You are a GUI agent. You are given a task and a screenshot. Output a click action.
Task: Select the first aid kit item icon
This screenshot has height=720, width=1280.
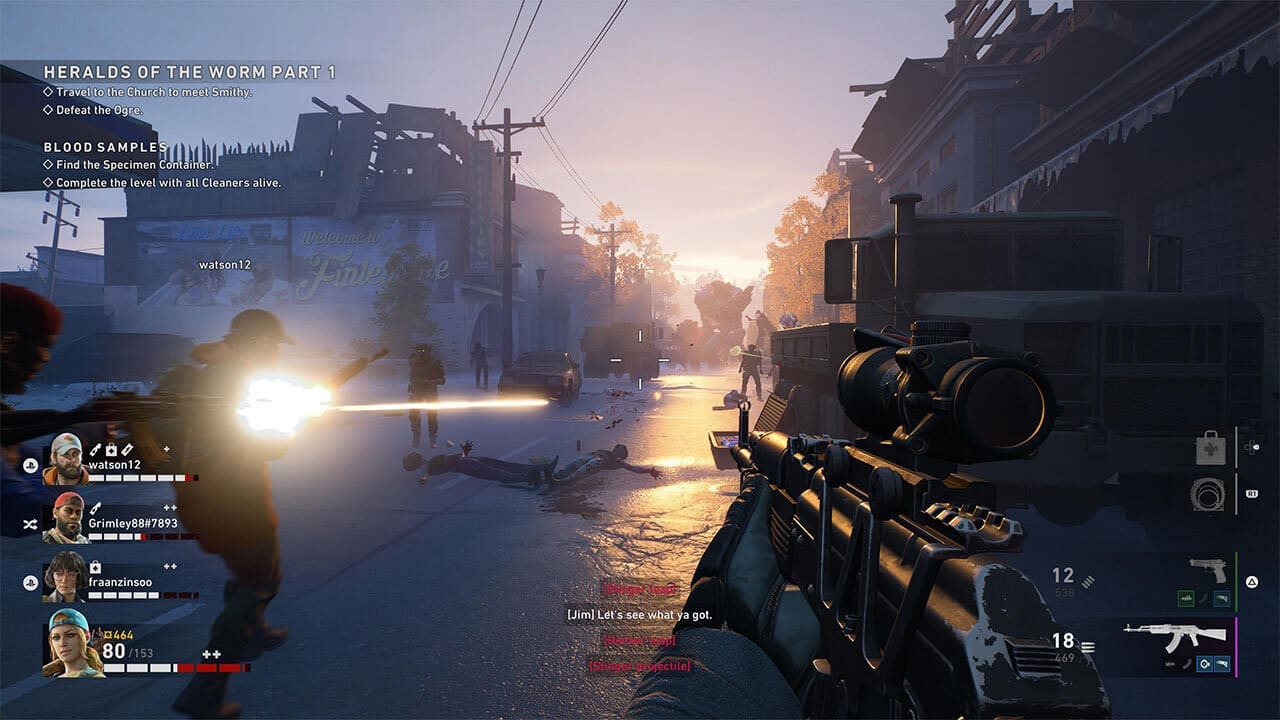(1210, 449)
